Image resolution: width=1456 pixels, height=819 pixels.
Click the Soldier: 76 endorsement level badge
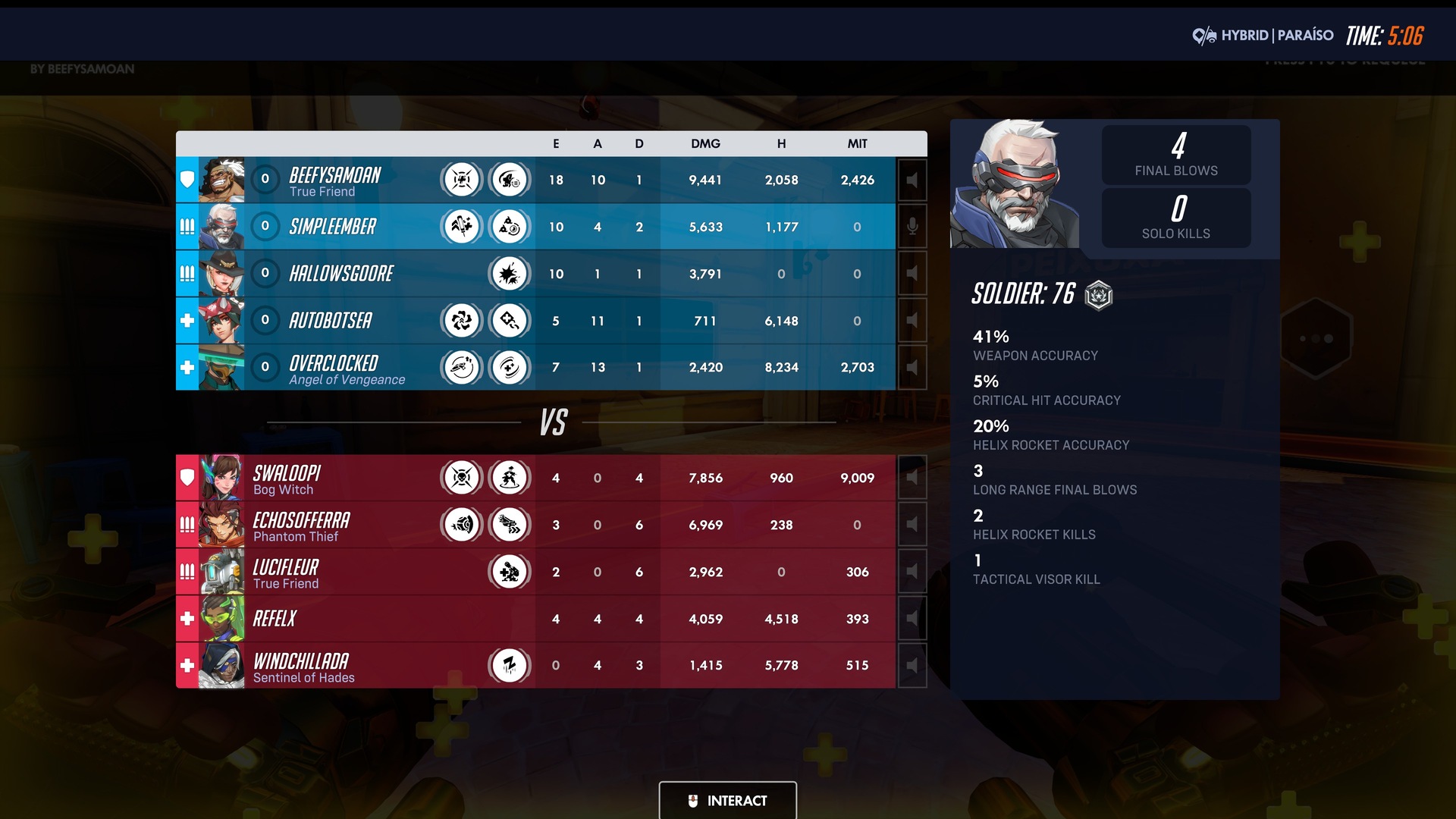[x=1099, y=296]
